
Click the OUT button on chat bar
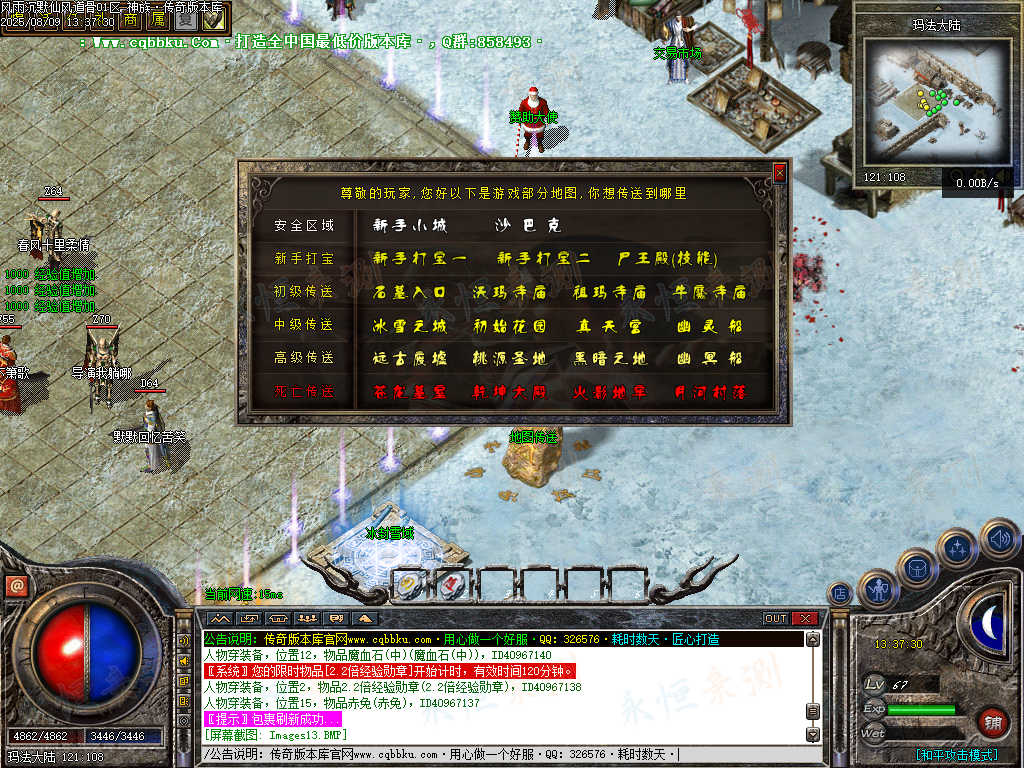tap(776, 618)
